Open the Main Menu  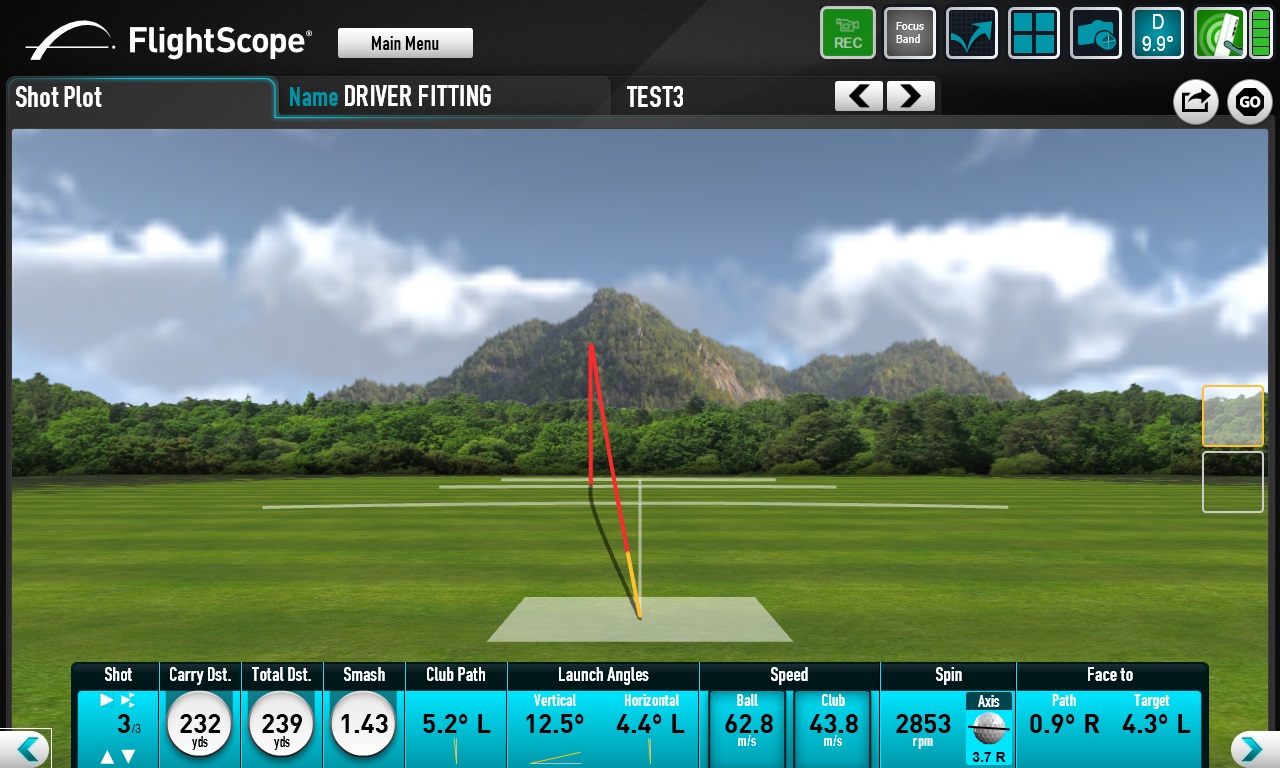(405, 43)
